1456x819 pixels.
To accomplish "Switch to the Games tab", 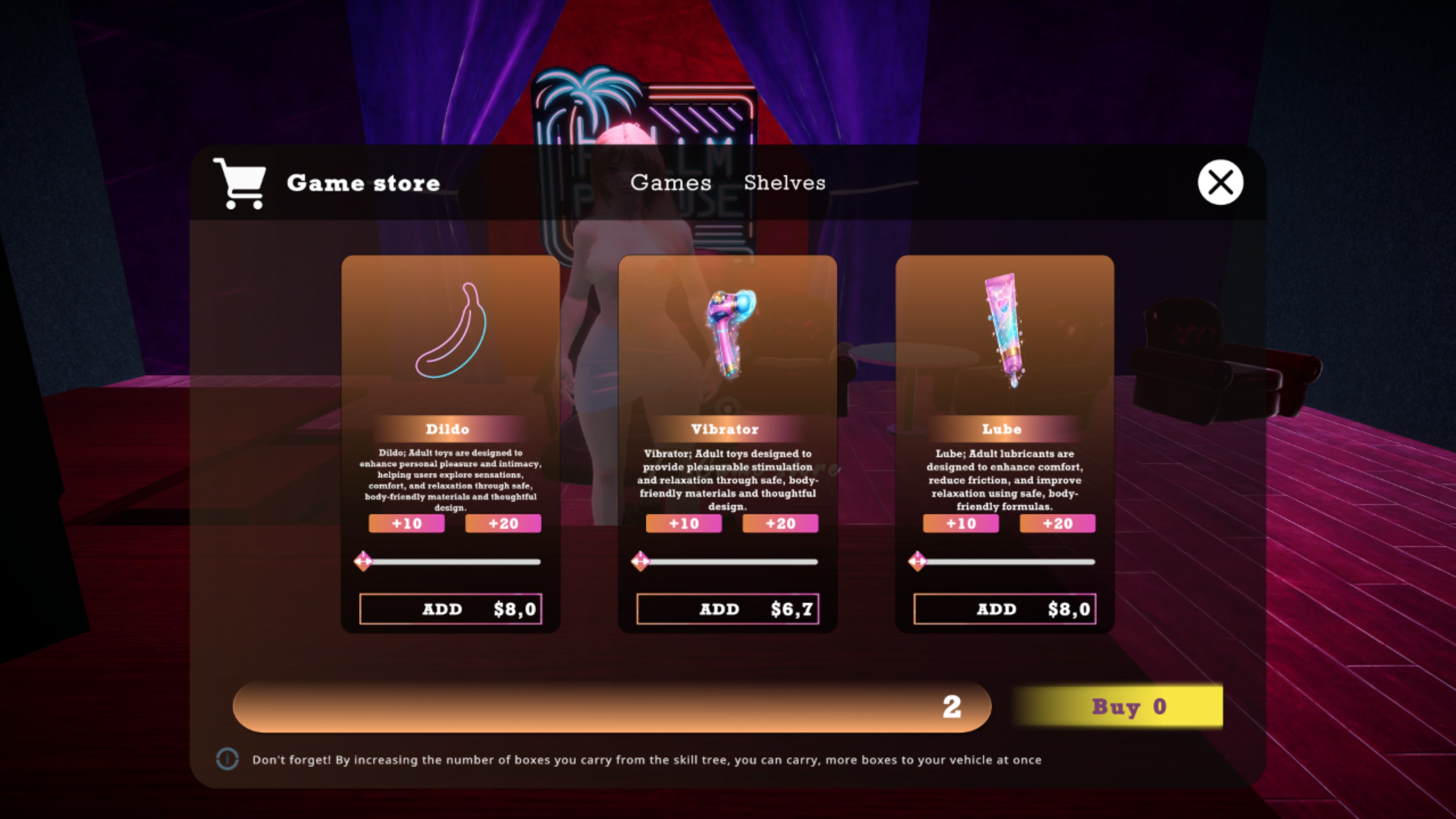I will point(670,182).
